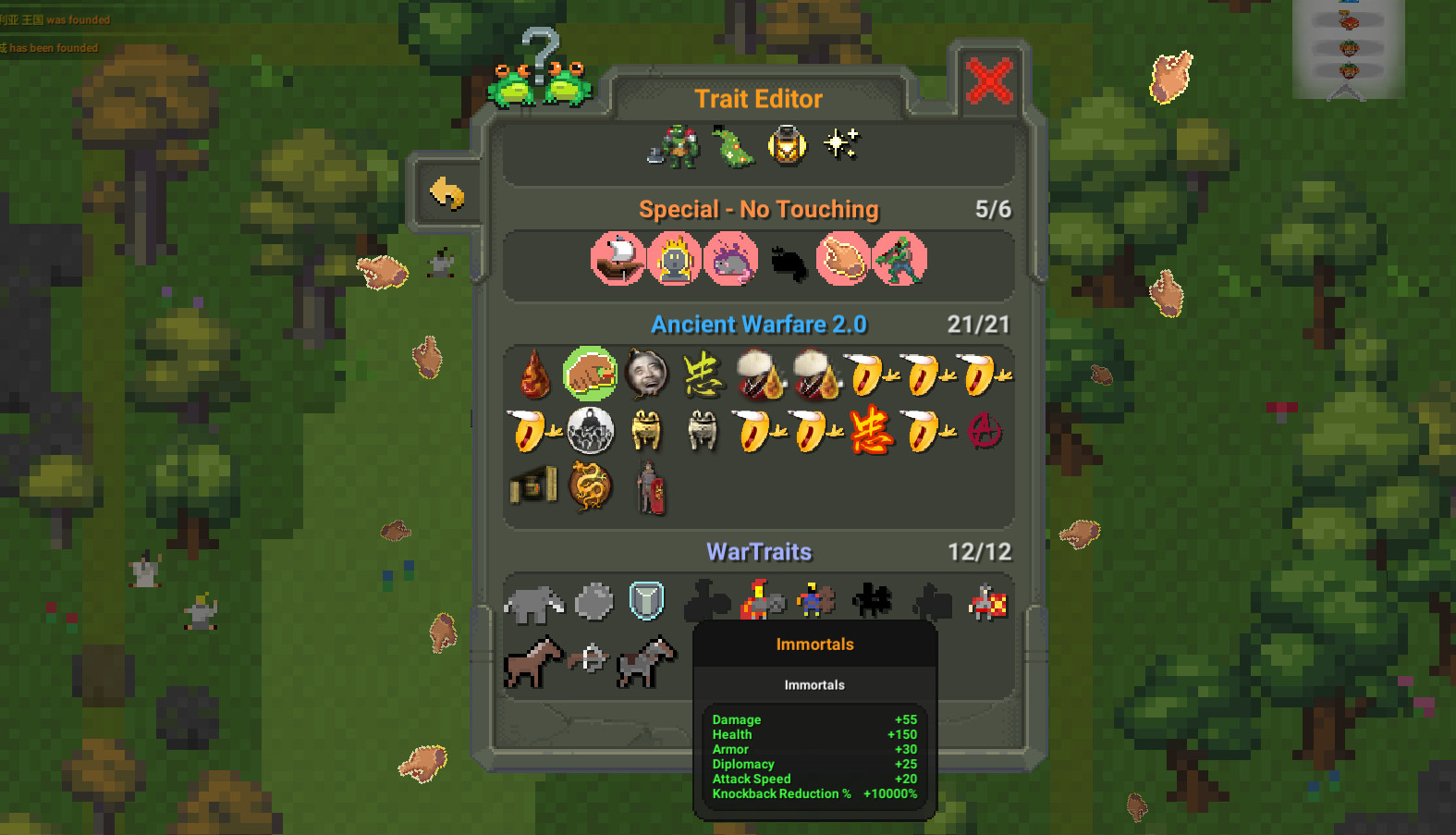Select the brown horse WarTrait
The image size is (1456, 835).
pyautogui.click(x=534, y=660)
